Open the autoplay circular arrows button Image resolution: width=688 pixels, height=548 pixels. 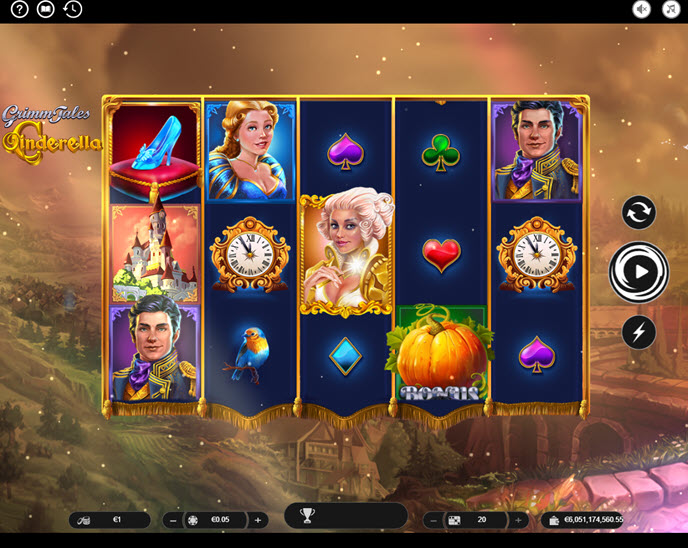tap(638, 212)
